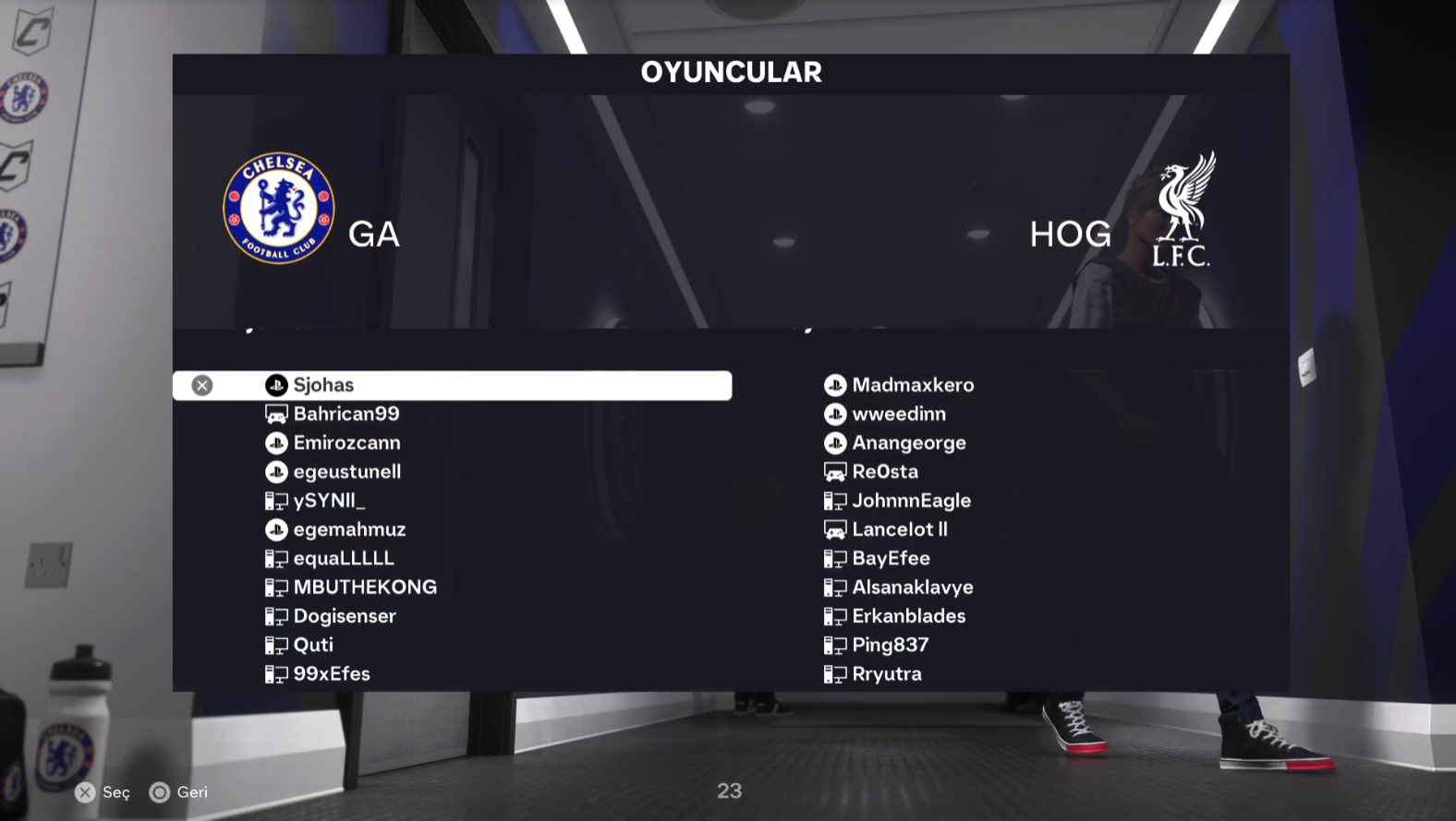1456x821 pixels.
Task: Select player wweedinn
Action: [x=898, y=414]
